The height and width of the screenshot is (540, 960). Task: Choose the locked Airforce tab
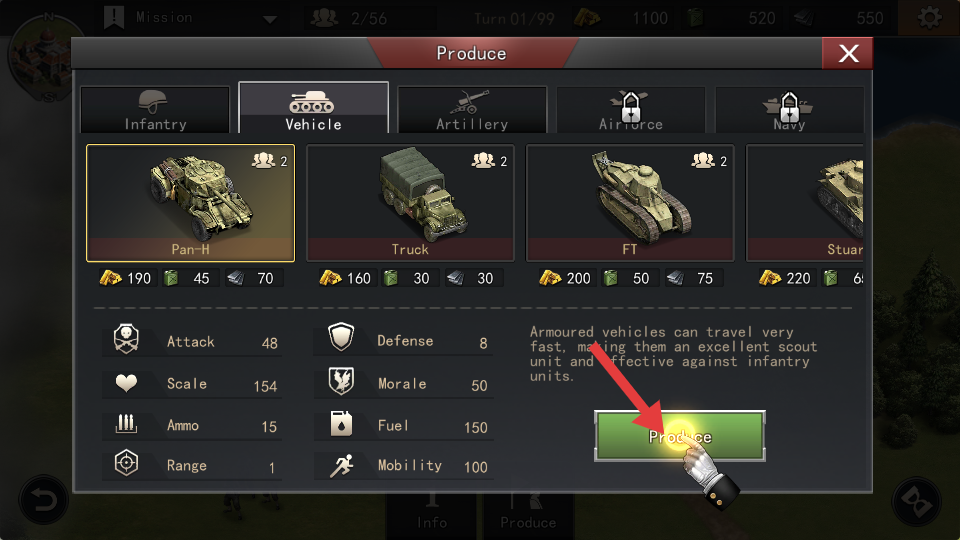(x=630, y=110)
